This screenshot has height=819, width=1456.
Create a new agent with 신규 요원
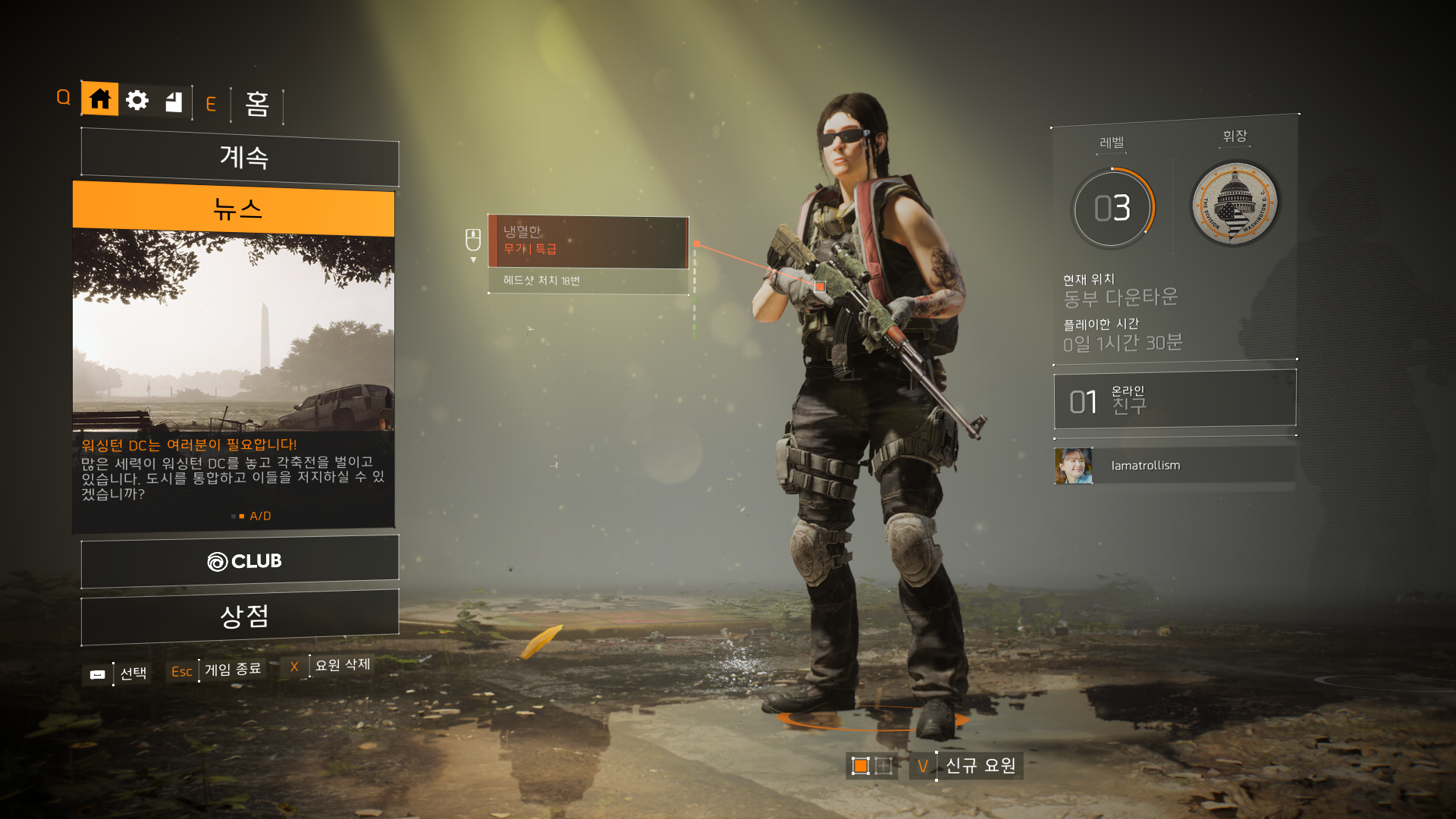[x=980, y=766]
